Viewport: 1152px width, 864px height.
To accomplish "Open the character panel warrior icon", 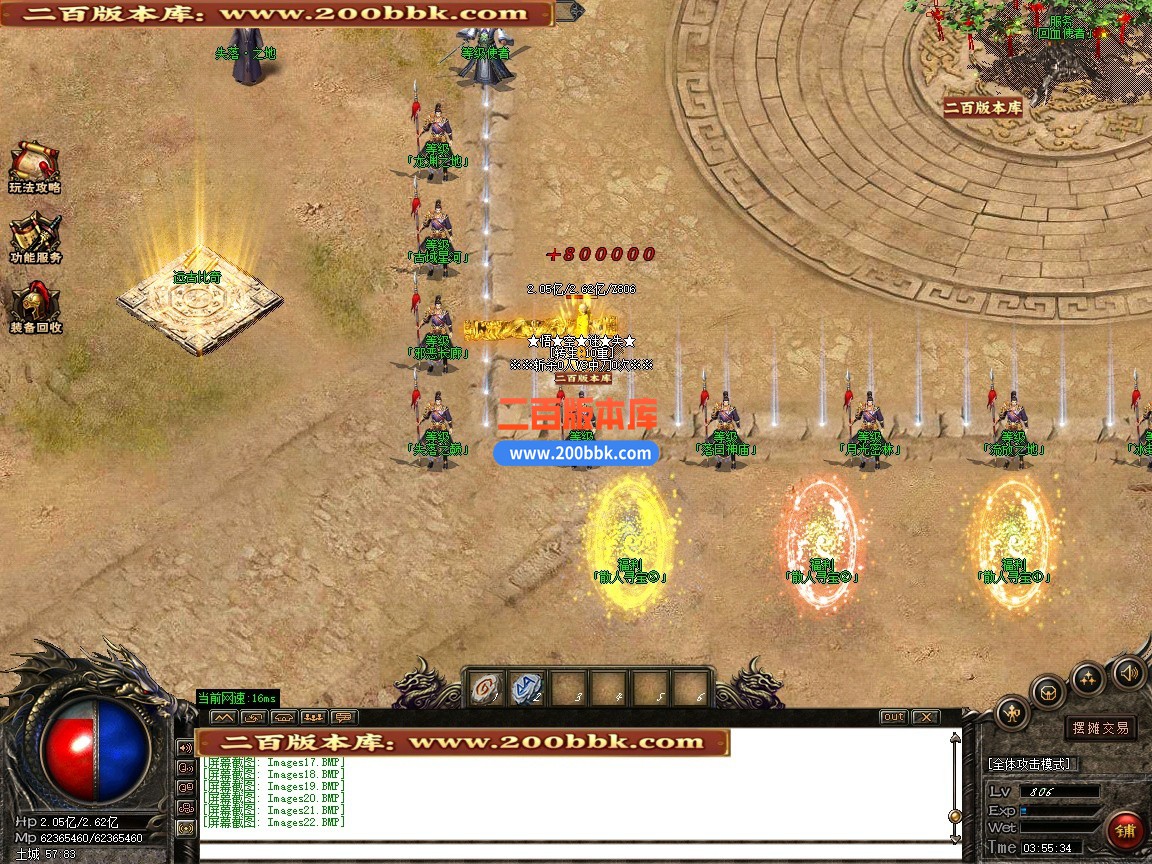I will click(x=1013, y=712).
